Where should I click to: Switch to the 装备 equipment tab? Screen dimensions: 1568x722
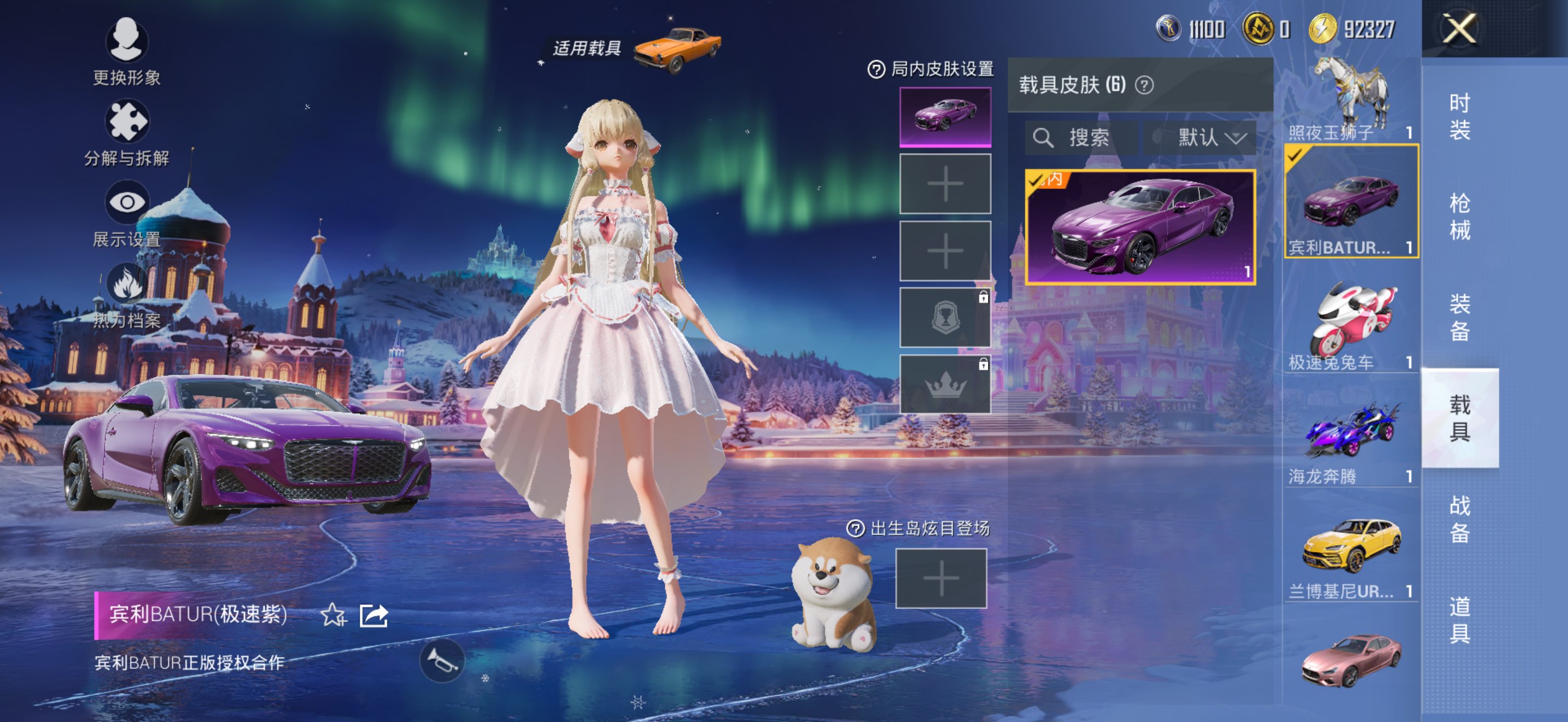tap(1459, 317)
